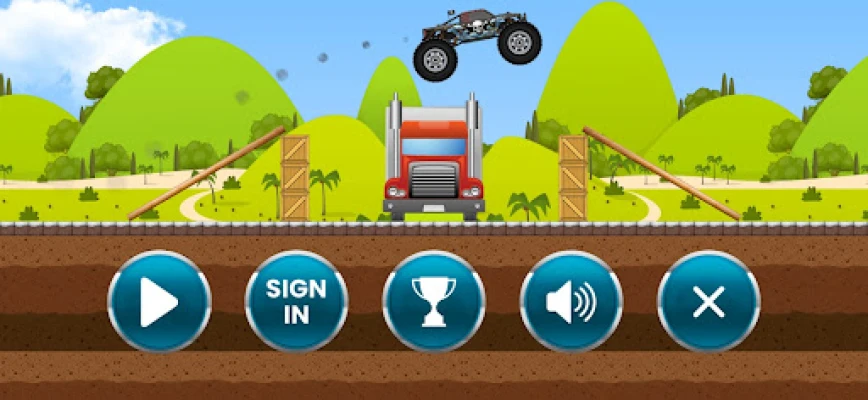Toggle the sound speaker button
This screenshot has height=400, width=868.
tap(571, 301)
